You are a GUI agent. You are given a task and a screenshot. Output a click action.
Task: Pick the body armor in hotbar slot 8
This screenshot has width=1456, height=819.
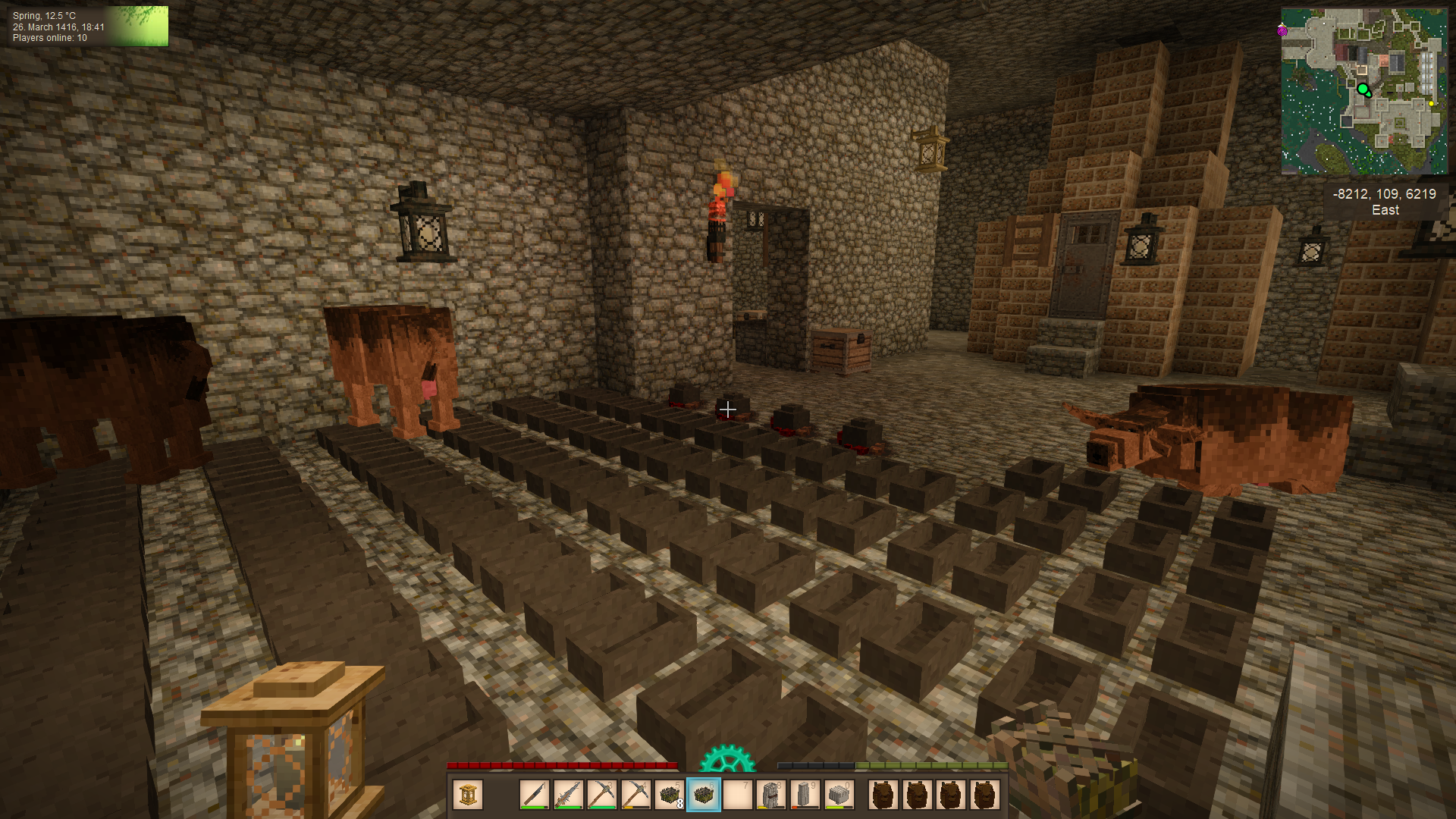click(770, 795)
